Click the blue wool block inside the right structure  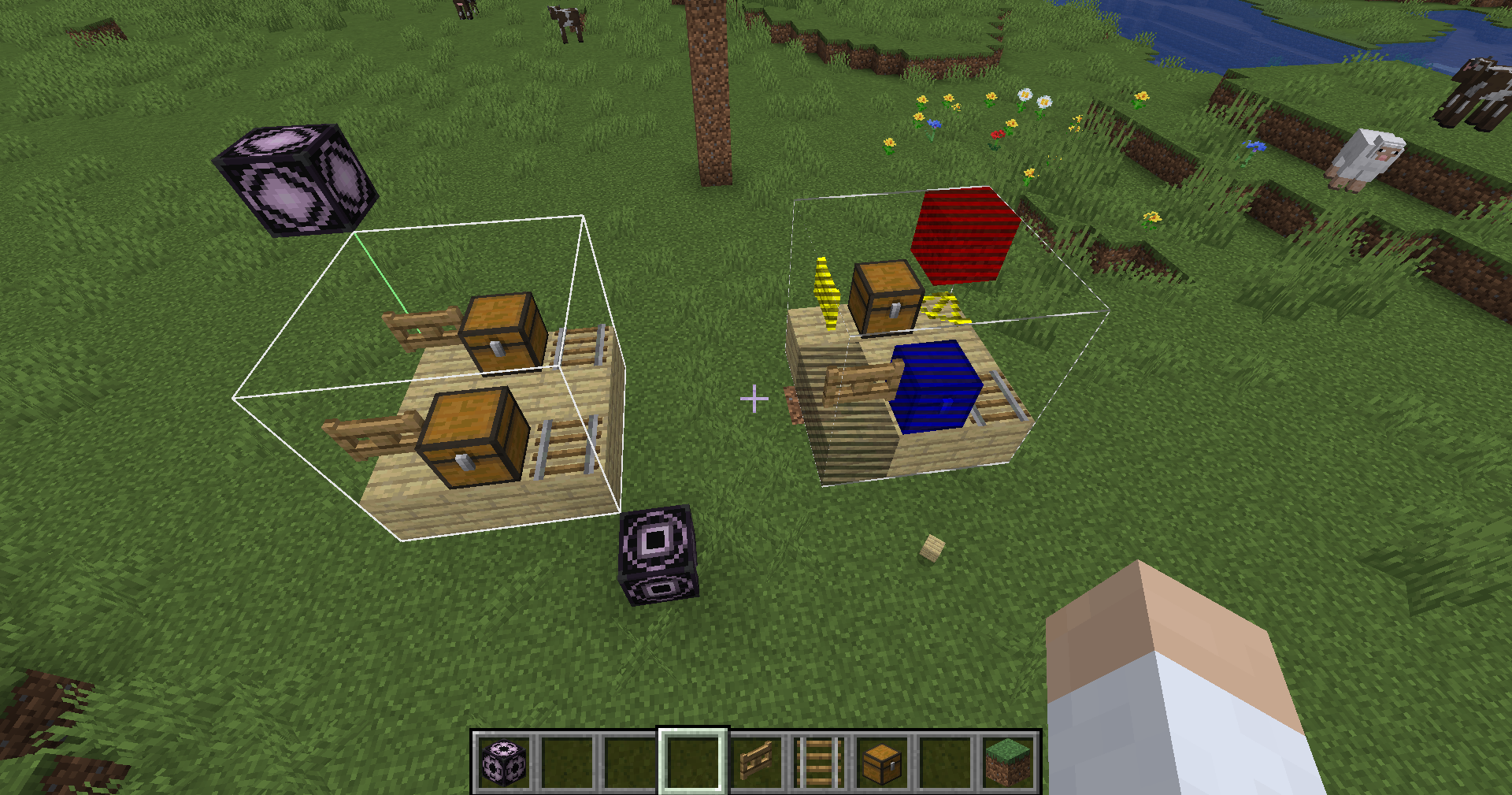[x=936, y=386]
